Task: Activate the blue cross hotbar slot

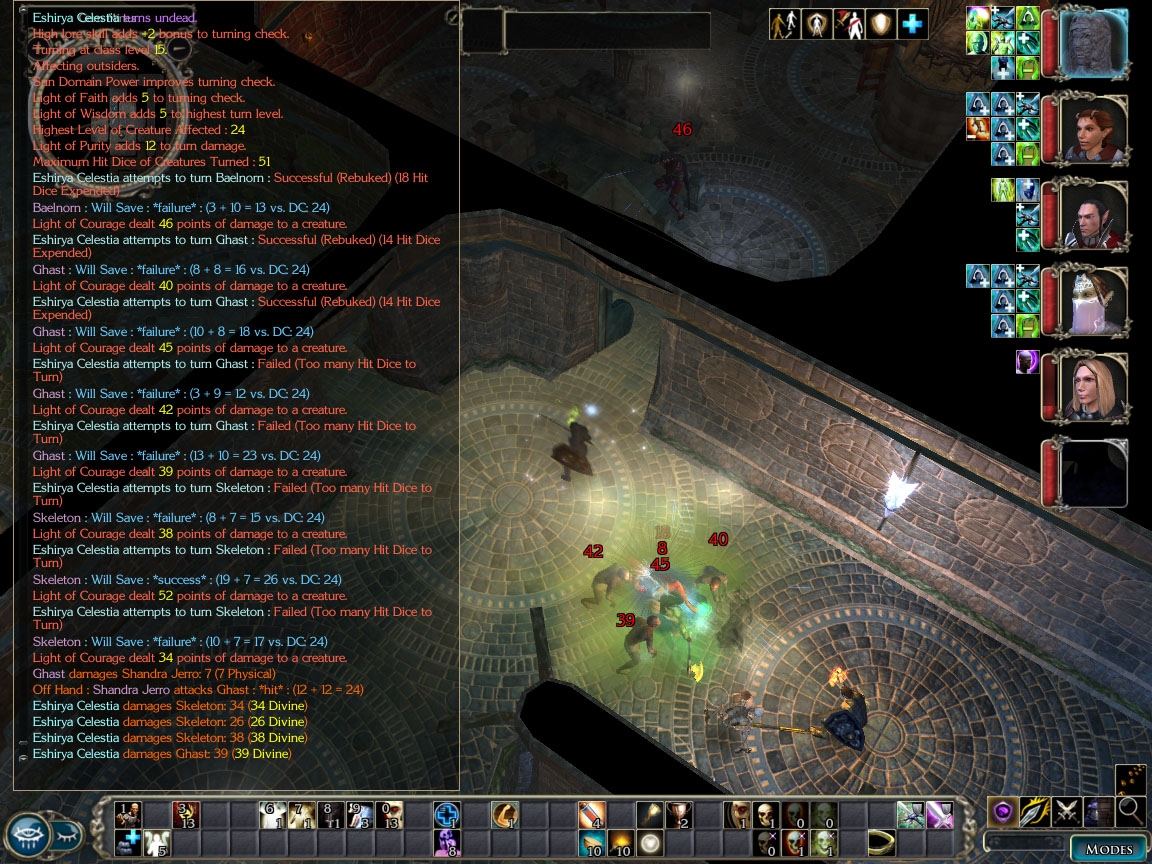Action: (447, 815)
